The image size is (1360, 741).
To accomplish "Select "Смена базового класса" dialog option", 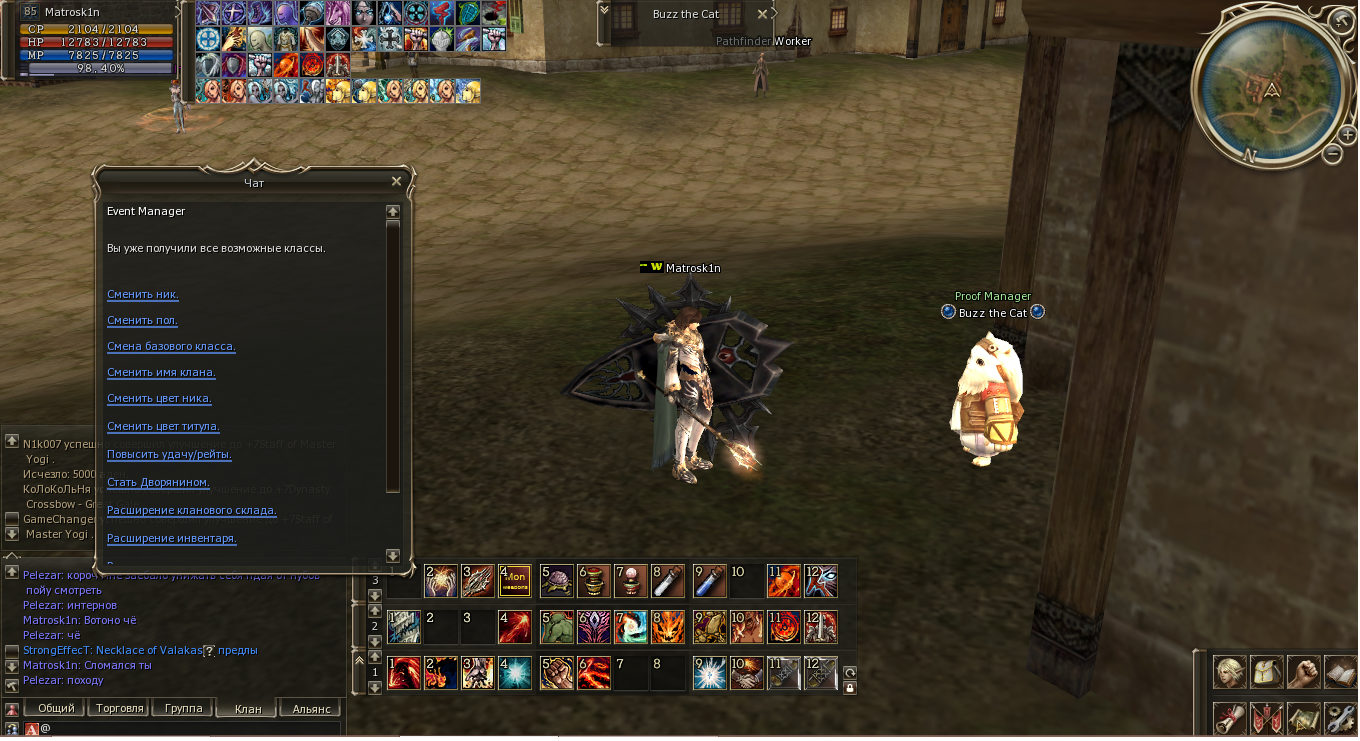I will 171,347.
